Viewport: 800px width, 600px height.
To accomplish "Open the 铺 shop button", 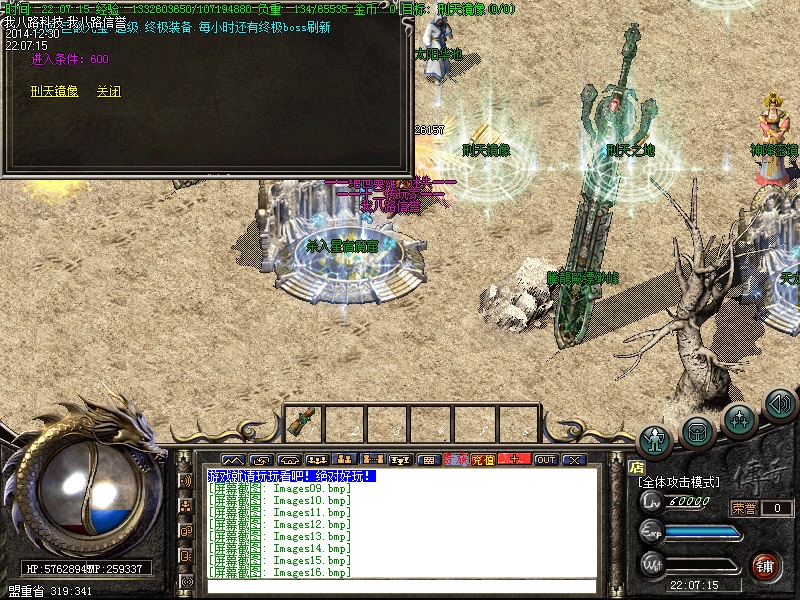I will [765, 564].
